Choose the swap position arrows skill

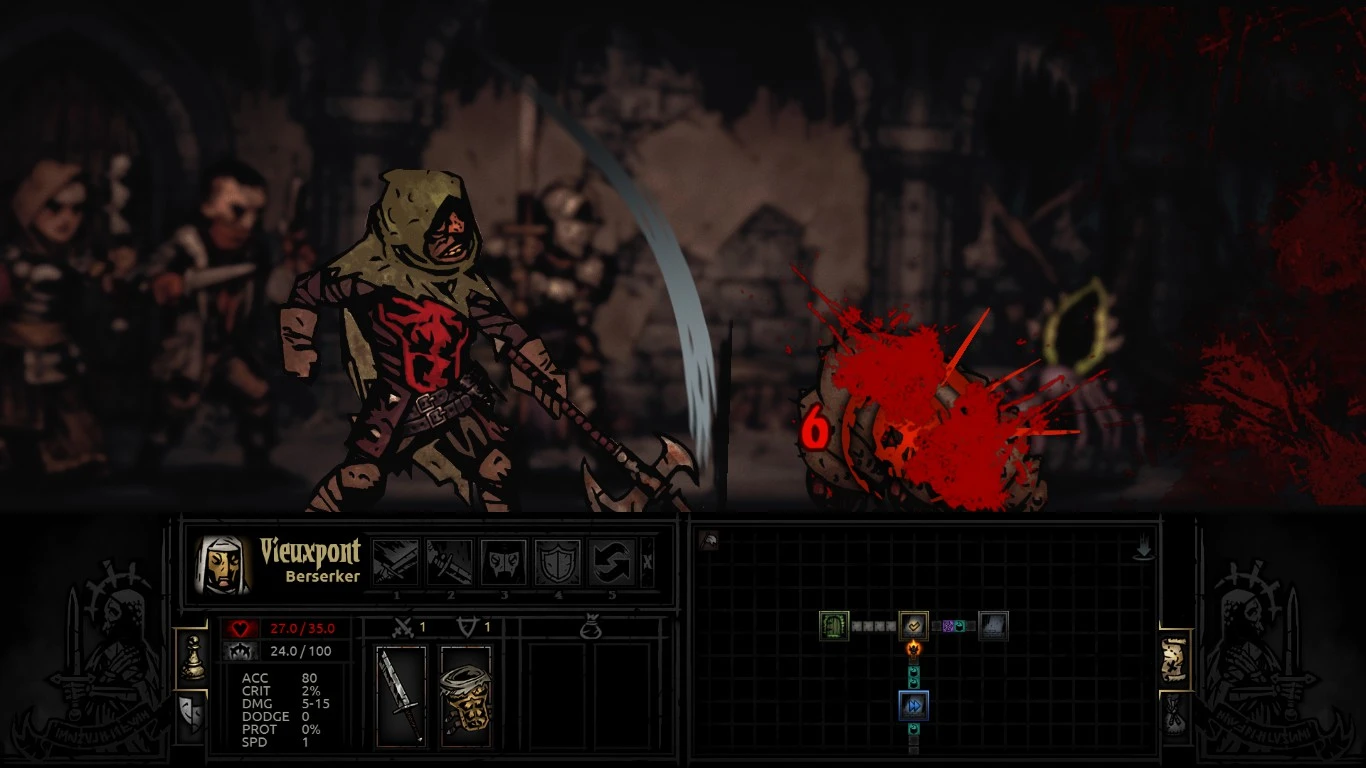pyautogui.click(x=611, y=562)
